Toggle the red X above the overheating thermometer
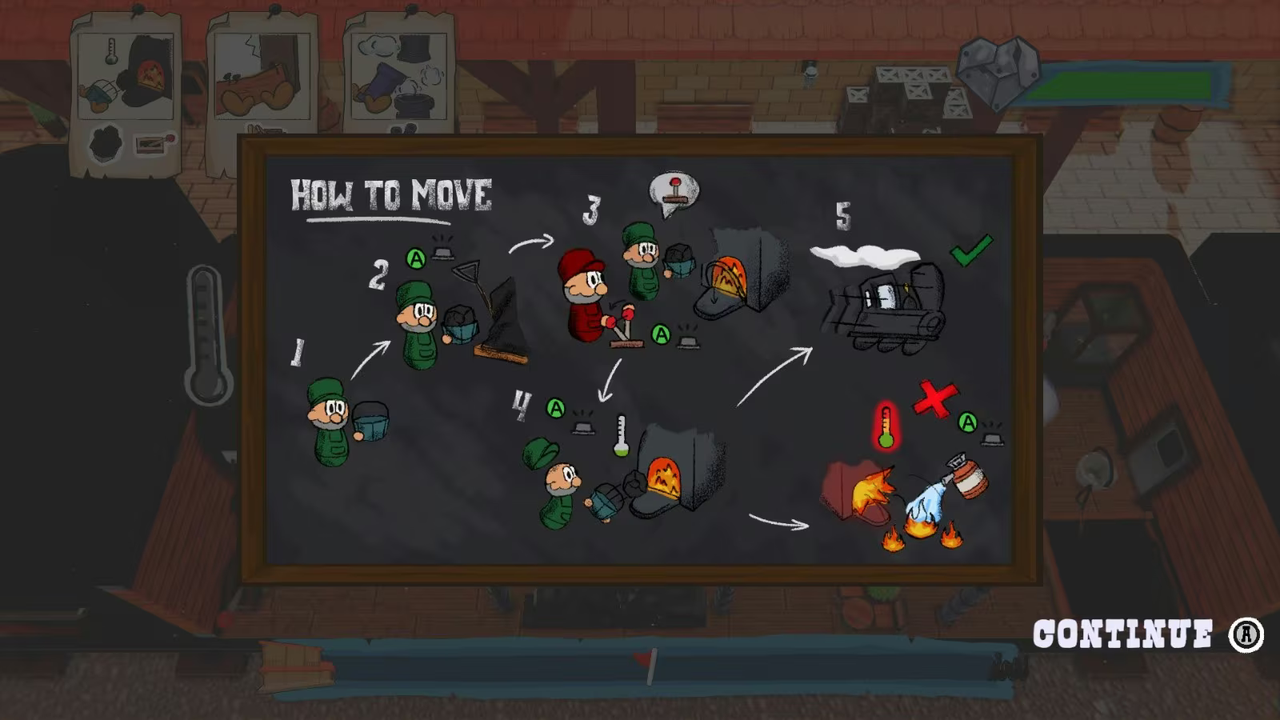Viewport: 1280px width, 720px height. click(935, 400)
